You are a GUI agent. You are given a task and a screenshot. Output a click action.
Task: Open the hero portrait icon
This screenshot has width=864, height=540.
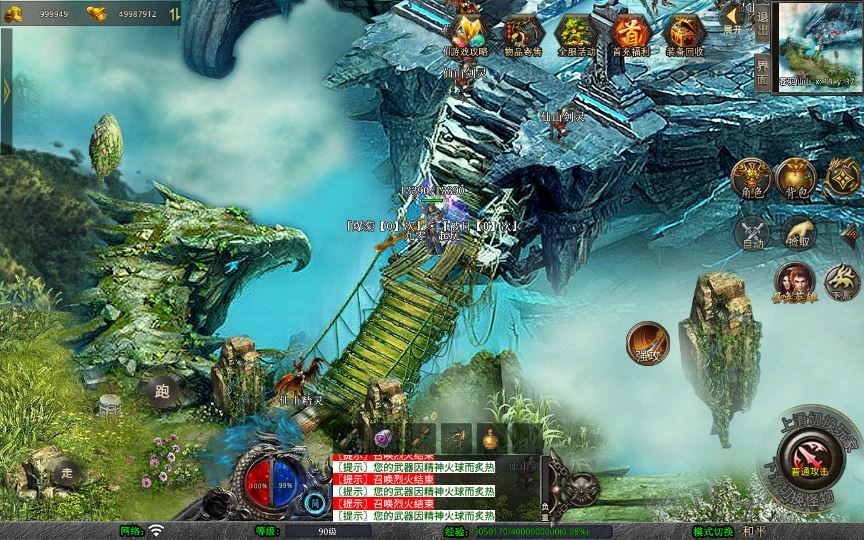pos(794,282)
